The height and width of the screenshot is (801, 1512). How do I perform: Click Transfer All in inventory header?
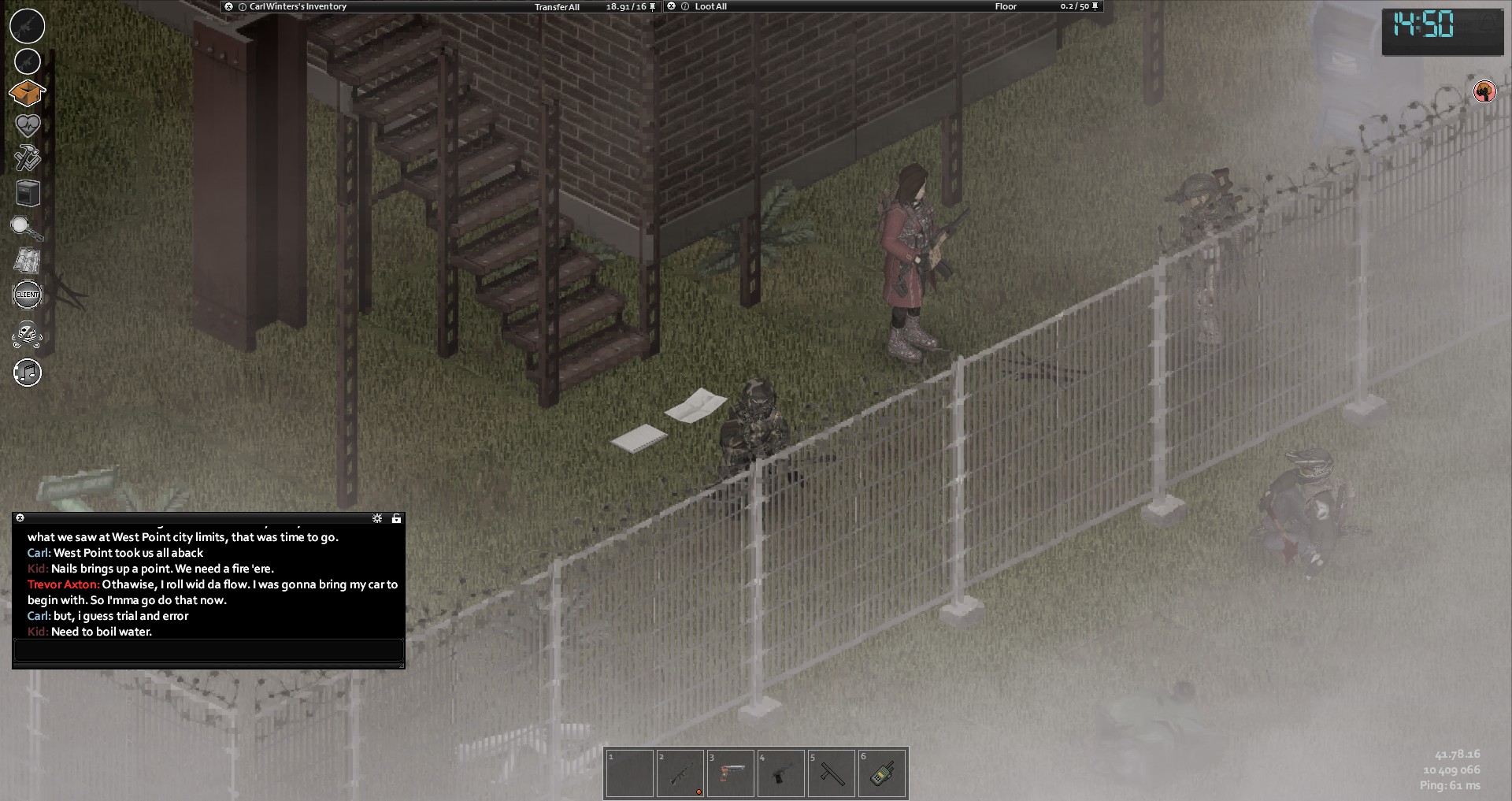(x=557, y=7)
